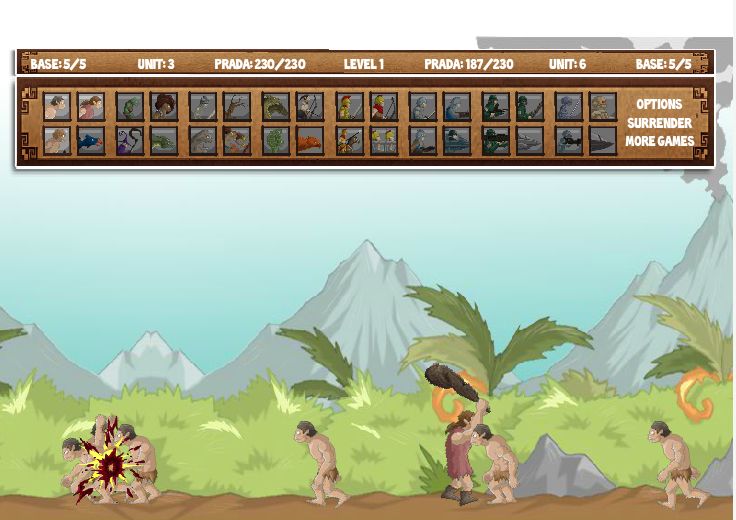Choose the red-caped Roman archer unit
This screenshot has height=520, width=736.
pyautogui.click(x=384, y=106)
